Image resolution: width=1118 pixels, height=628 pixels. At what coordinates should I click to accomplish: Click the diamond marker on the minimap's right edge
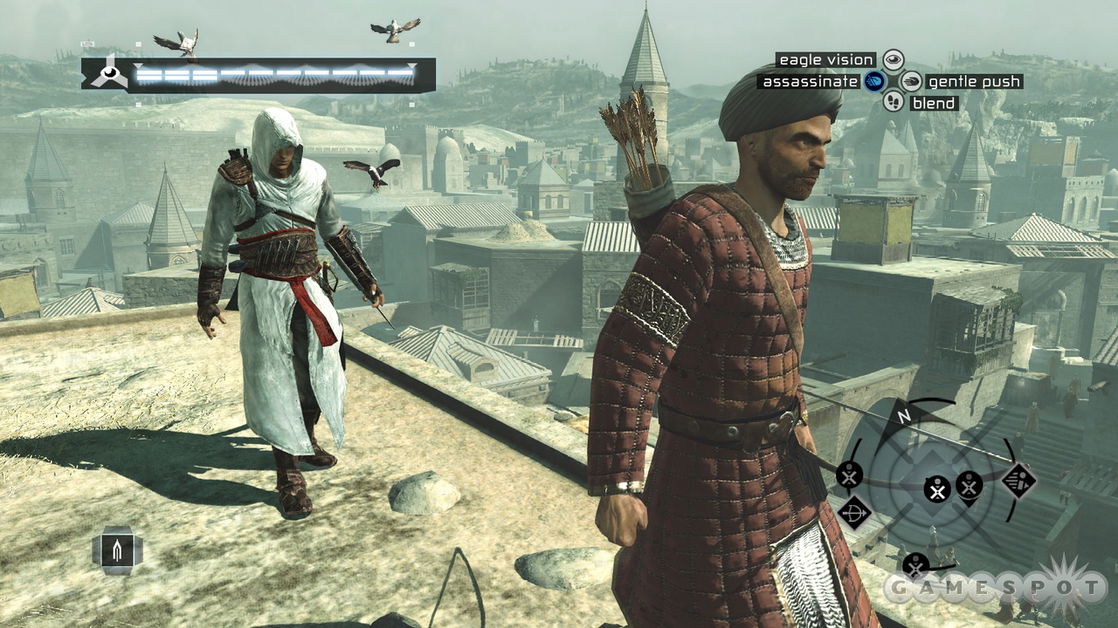point(1018,480)
